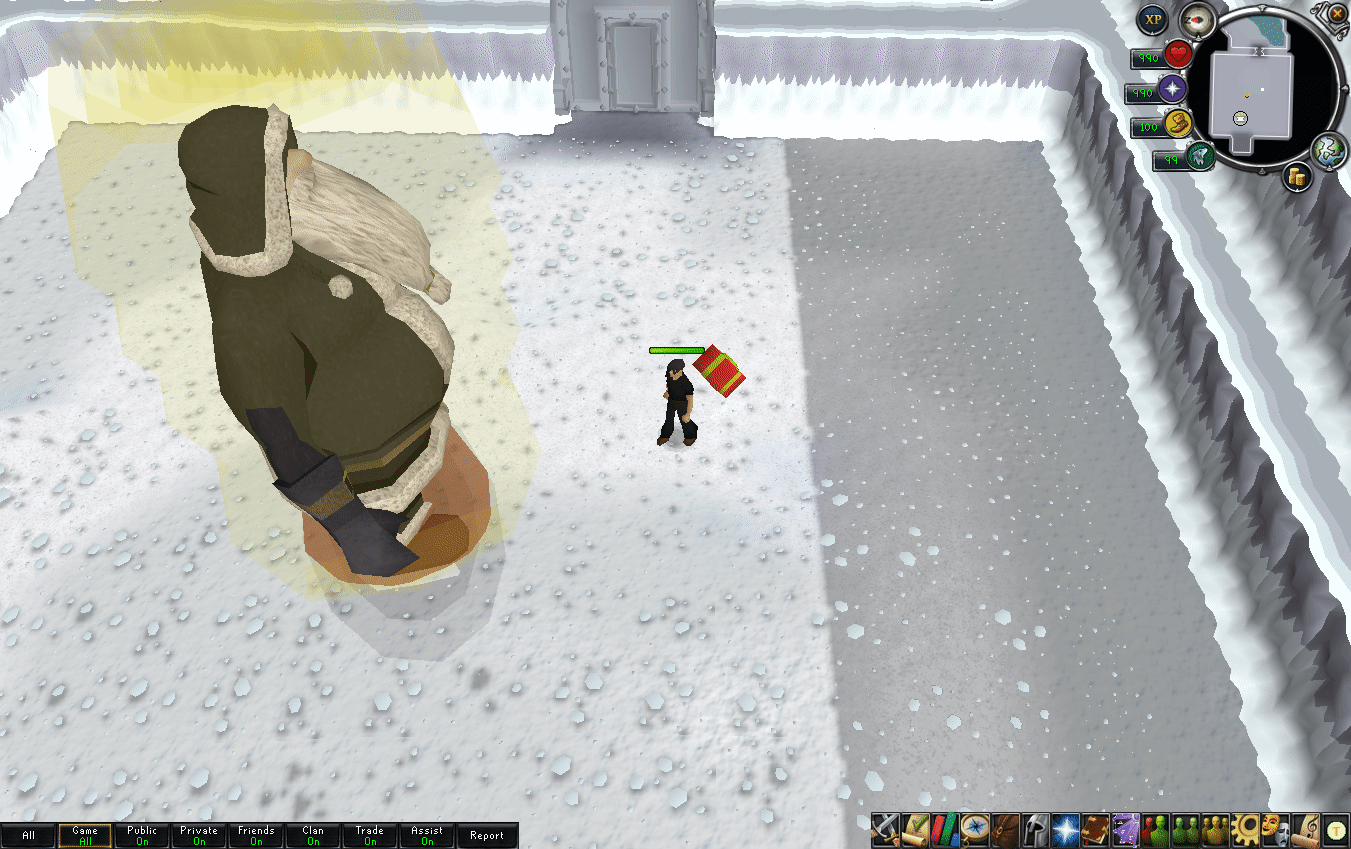The image size is (1351, 849).
Task: Click the purple prayer points orb
Action: tap(1172, 89)
